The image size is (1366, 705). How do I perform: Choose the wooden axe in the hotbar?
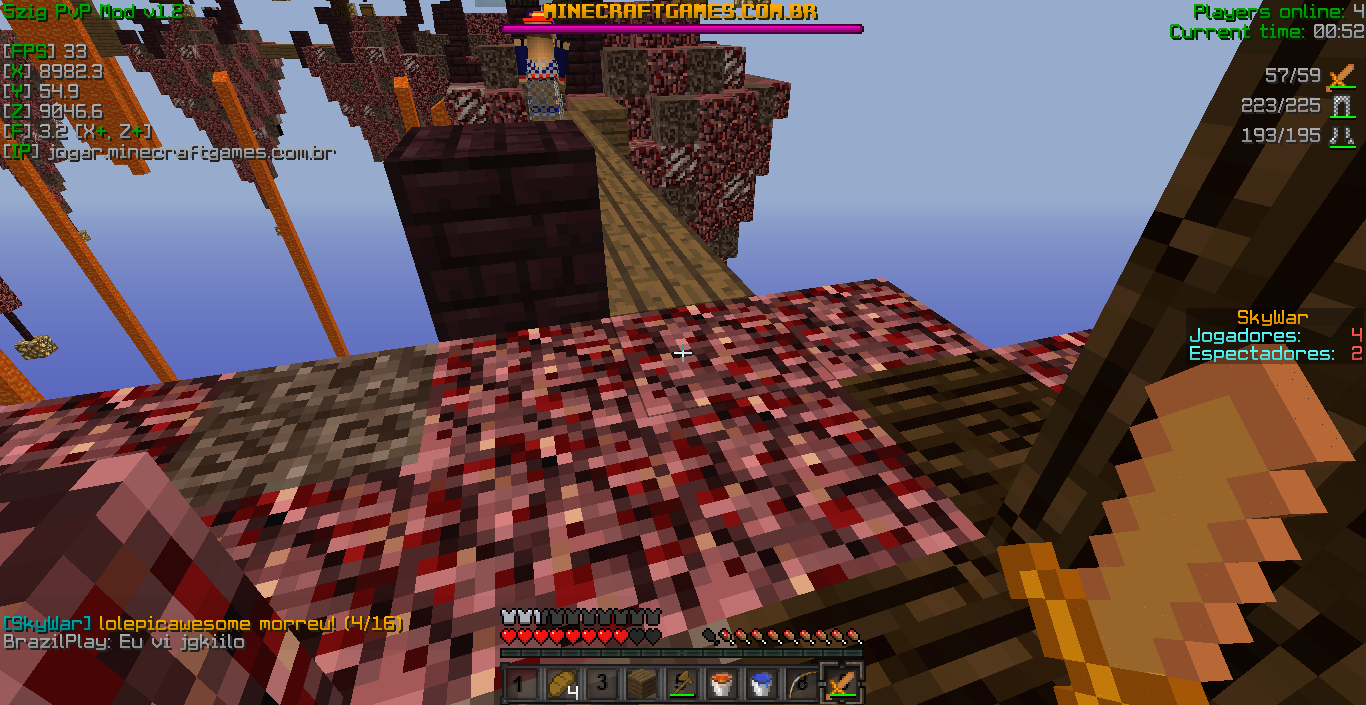coord(681,685)
